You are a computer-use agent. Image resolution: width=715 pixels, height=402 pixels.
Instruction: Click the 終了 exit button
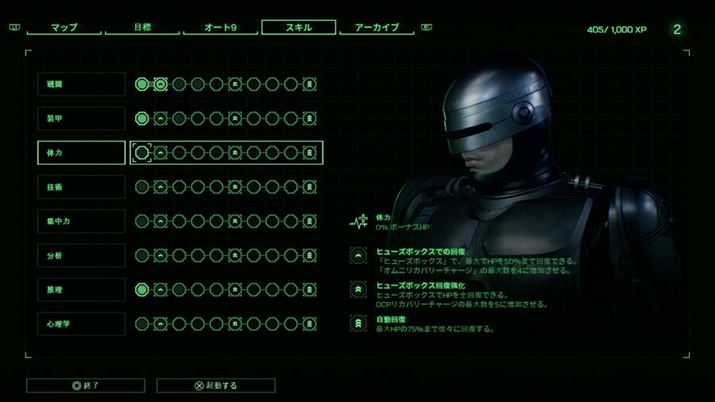[86, 385]
